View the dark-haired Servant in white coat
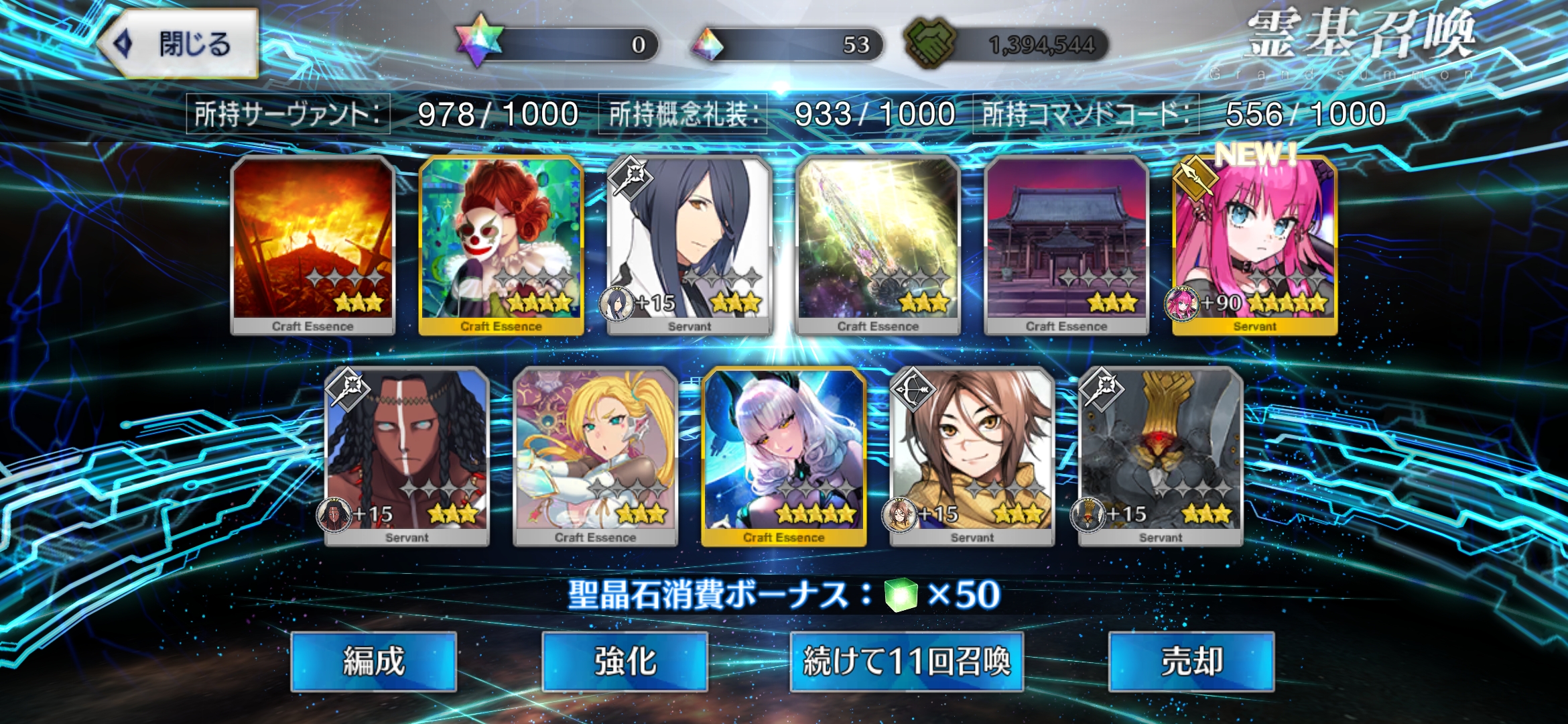The width and height of the screenshot is (1568, 724). 690,245
